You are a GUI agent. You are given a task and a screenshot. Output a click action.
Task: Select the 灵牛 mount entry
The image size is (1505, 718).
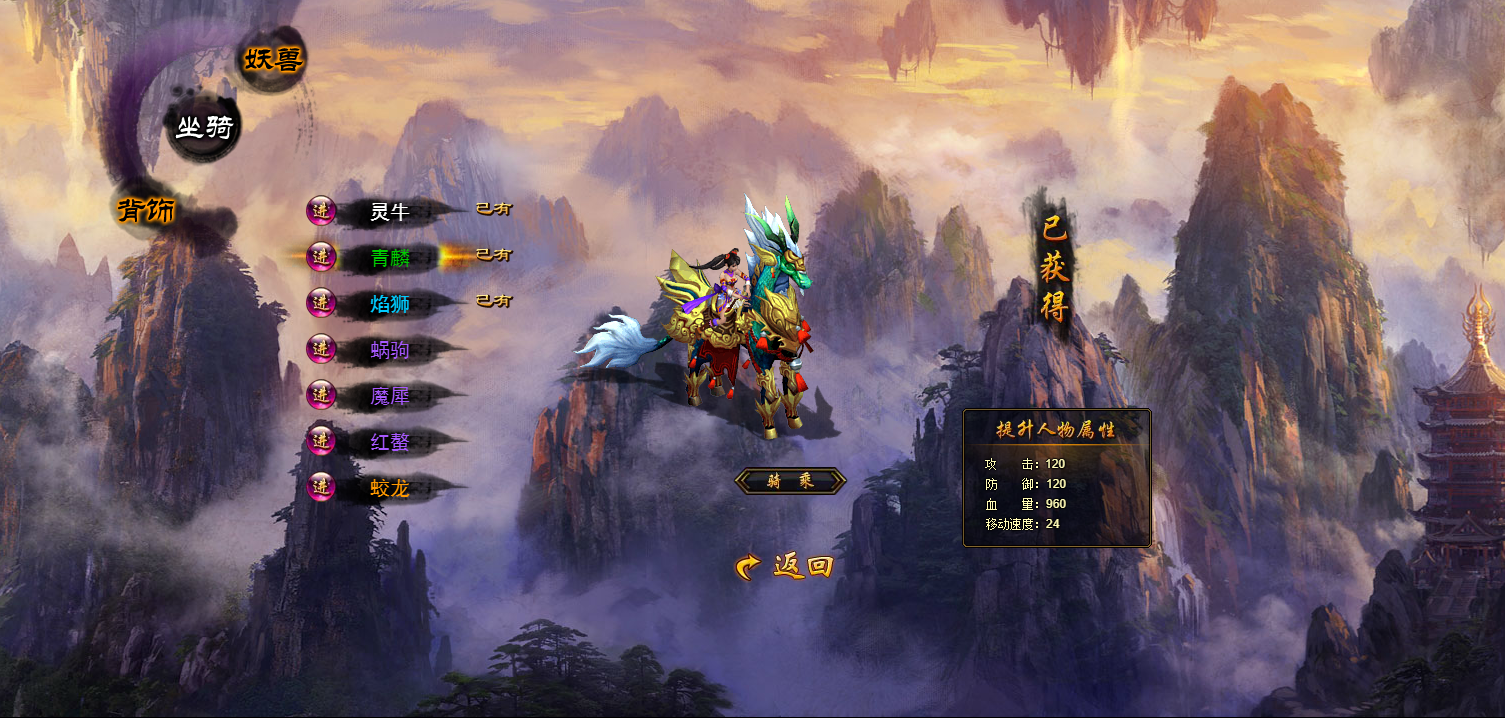pyautogui.click(x=390, y=212)
